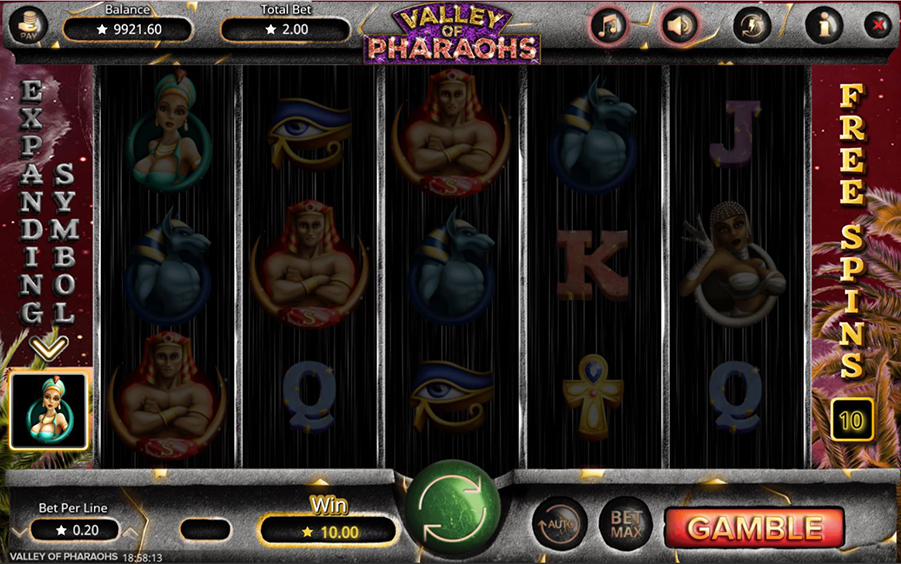Set the maximum bet with BET MAX
901x564 pixels.
coord(625,524)
